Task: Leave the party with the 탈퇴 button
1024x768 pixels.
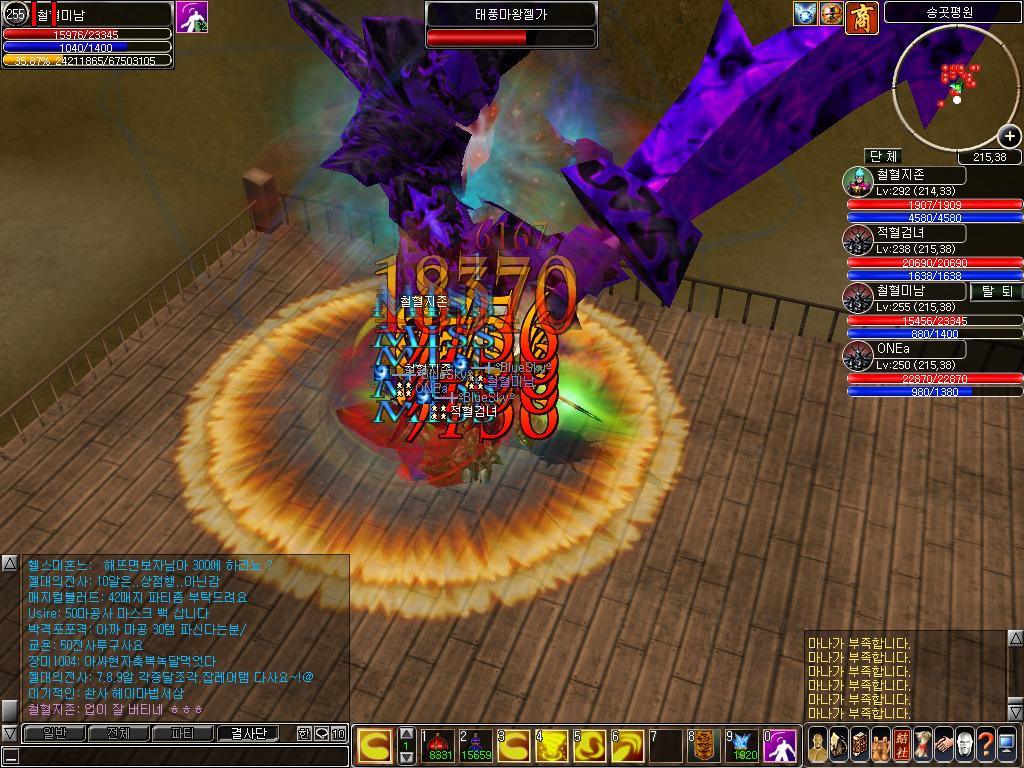Action: pos(996,291)
